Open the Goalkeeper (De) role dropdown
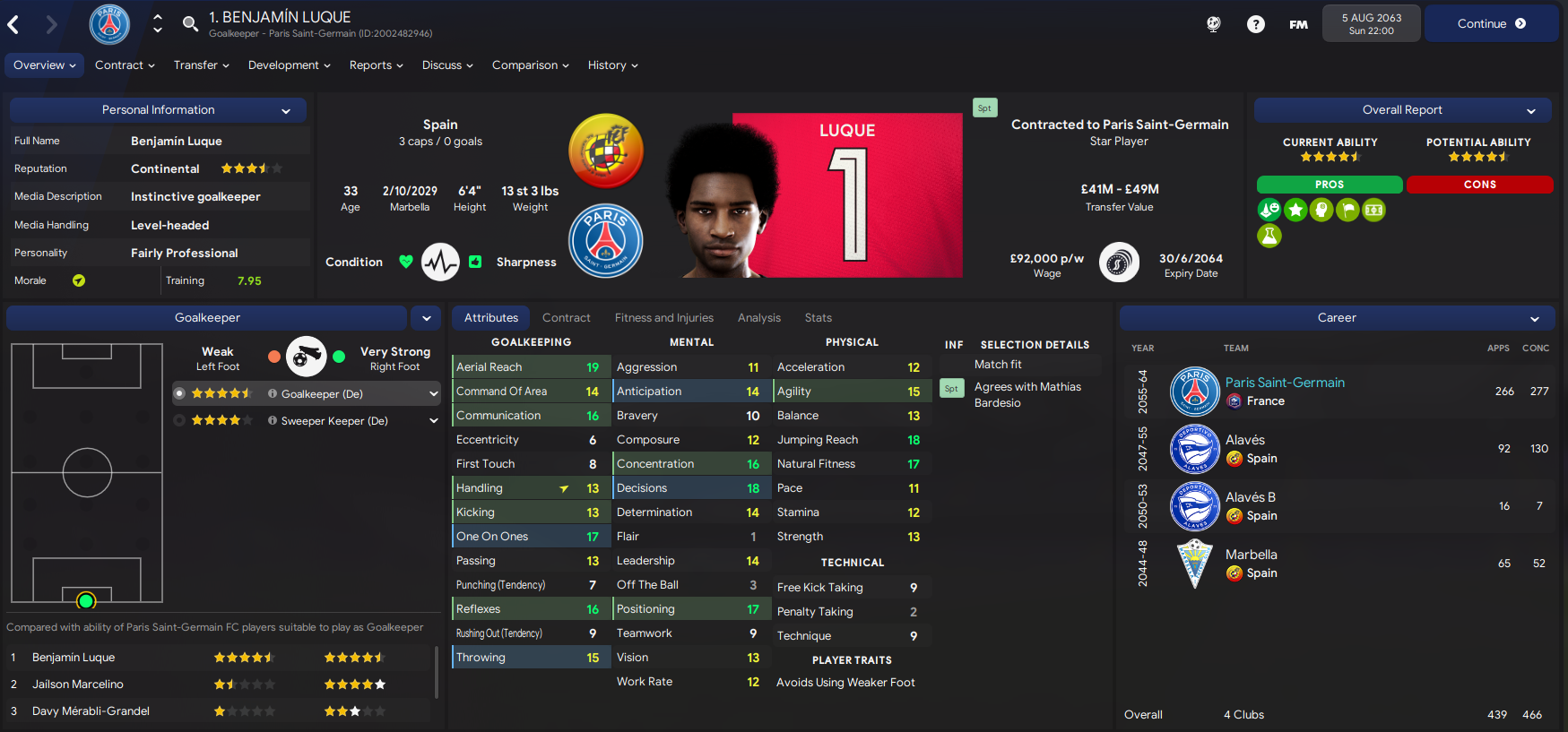Screen dimensions: 1568x732 (x=432, y=393)
